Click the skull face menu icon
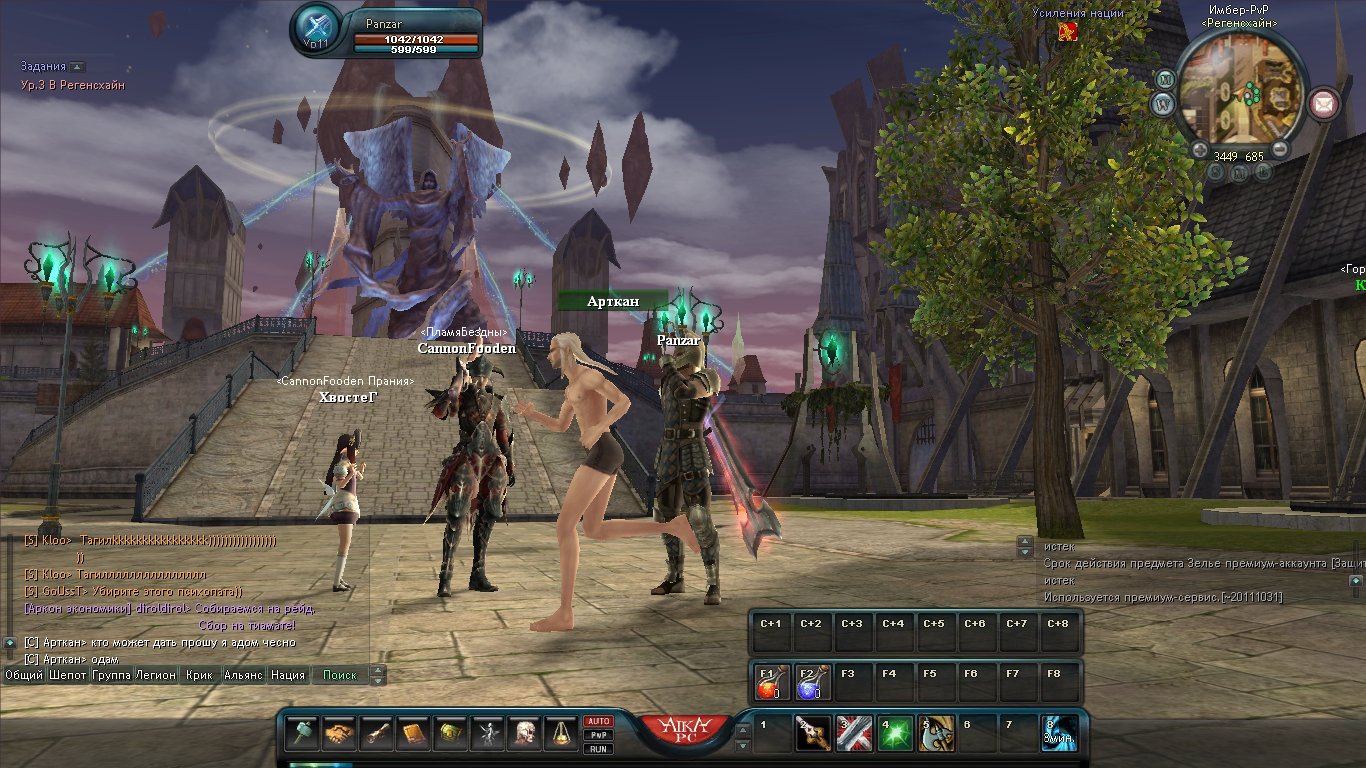The width and height of the screenshot is (1366, 768). pyautogui.click(x=523, y=734)
